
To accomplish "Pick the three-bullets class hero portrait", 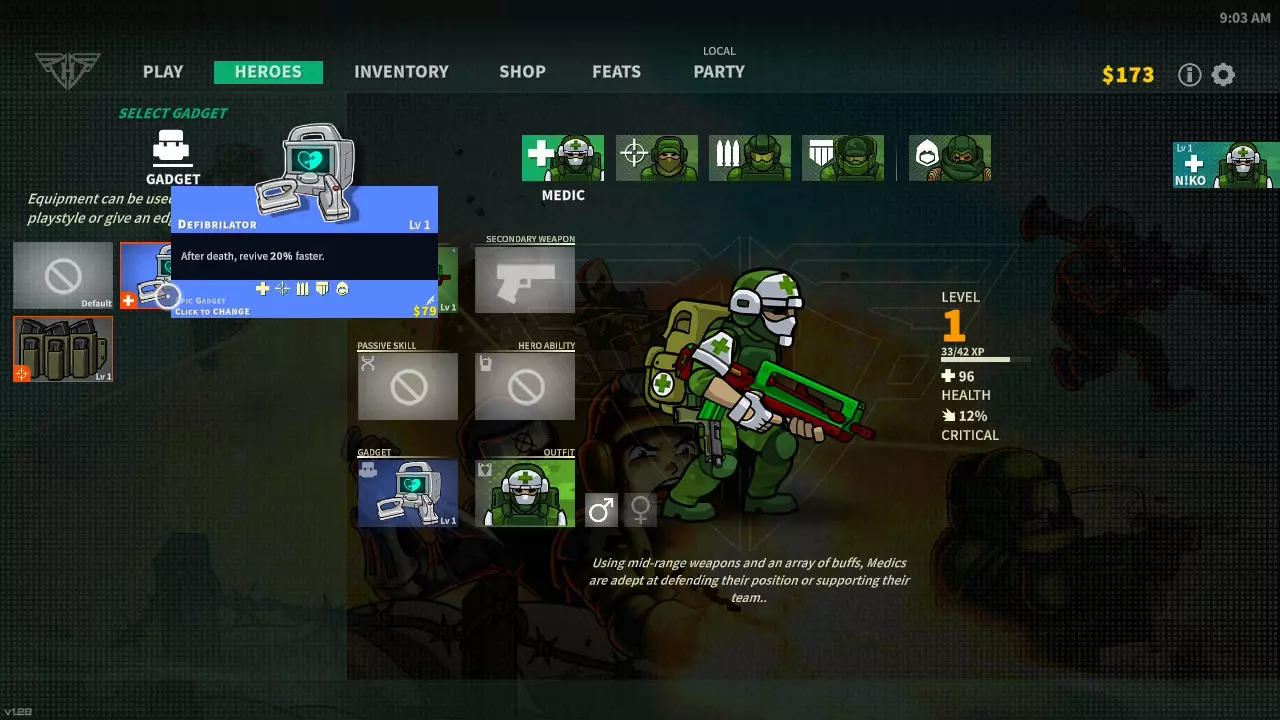I will pyautogui.click(x=750, y=158).
